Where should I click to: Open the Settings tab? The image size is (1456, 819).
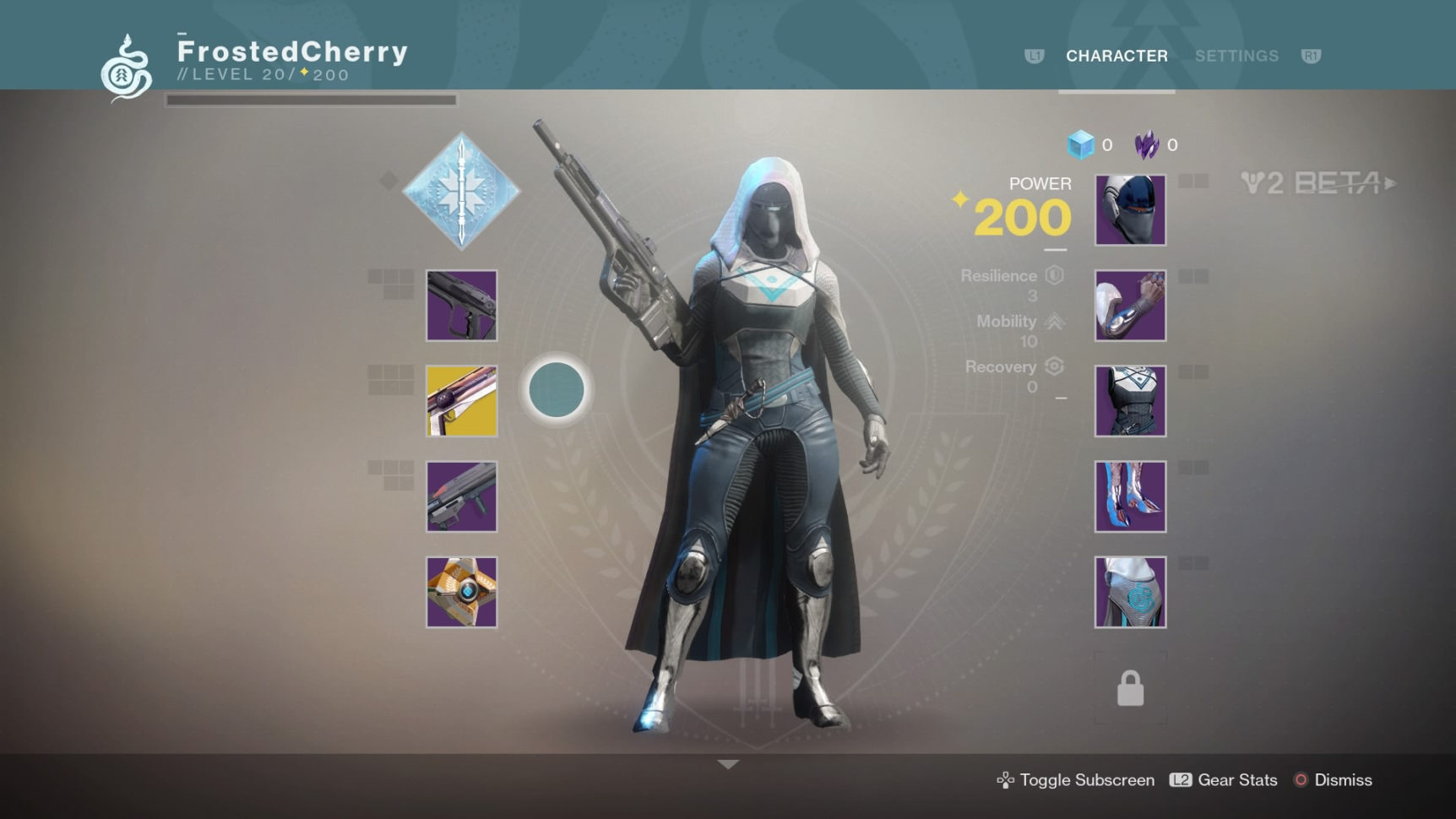[1236, 56]
